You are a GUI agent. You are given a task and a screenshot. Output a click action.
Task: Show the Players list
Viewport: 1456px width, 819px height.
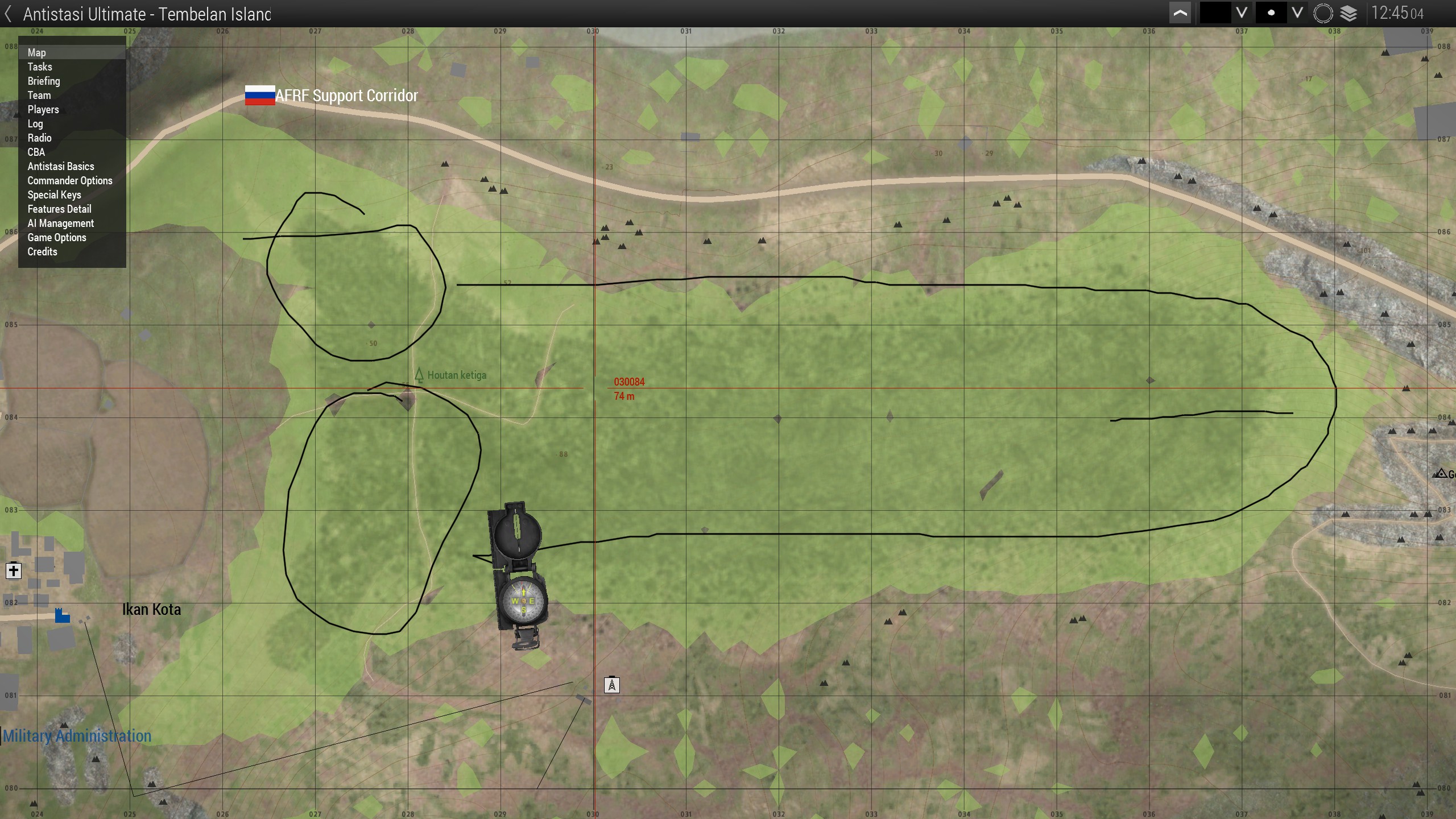[x=43, y=109]
